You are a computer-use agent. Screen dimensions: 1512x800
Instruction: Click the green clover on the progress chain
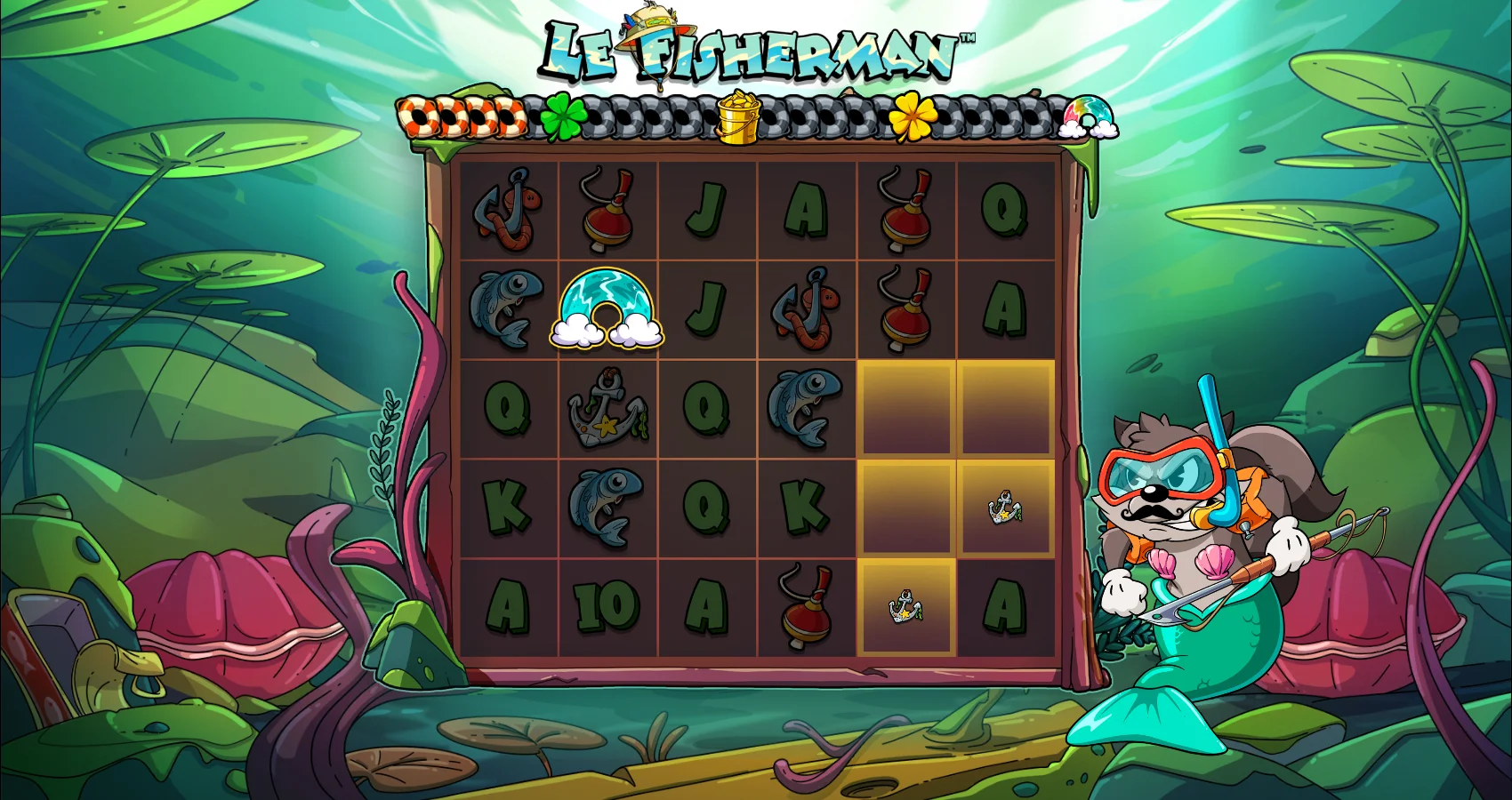pyautogui.click(x=562, y=117)
